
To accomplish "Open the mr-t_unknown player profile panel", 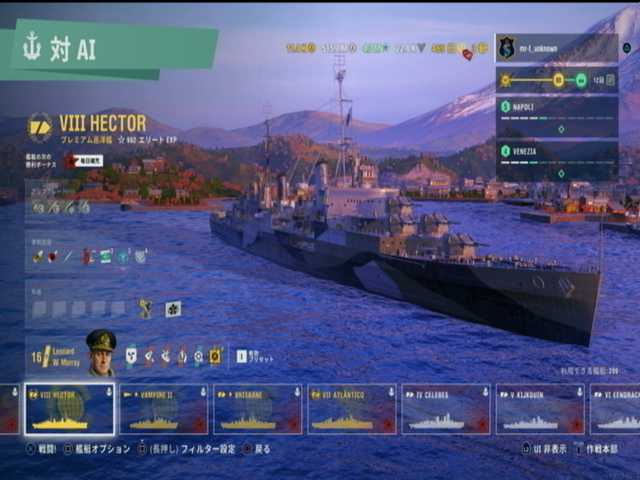I will 556,48.
